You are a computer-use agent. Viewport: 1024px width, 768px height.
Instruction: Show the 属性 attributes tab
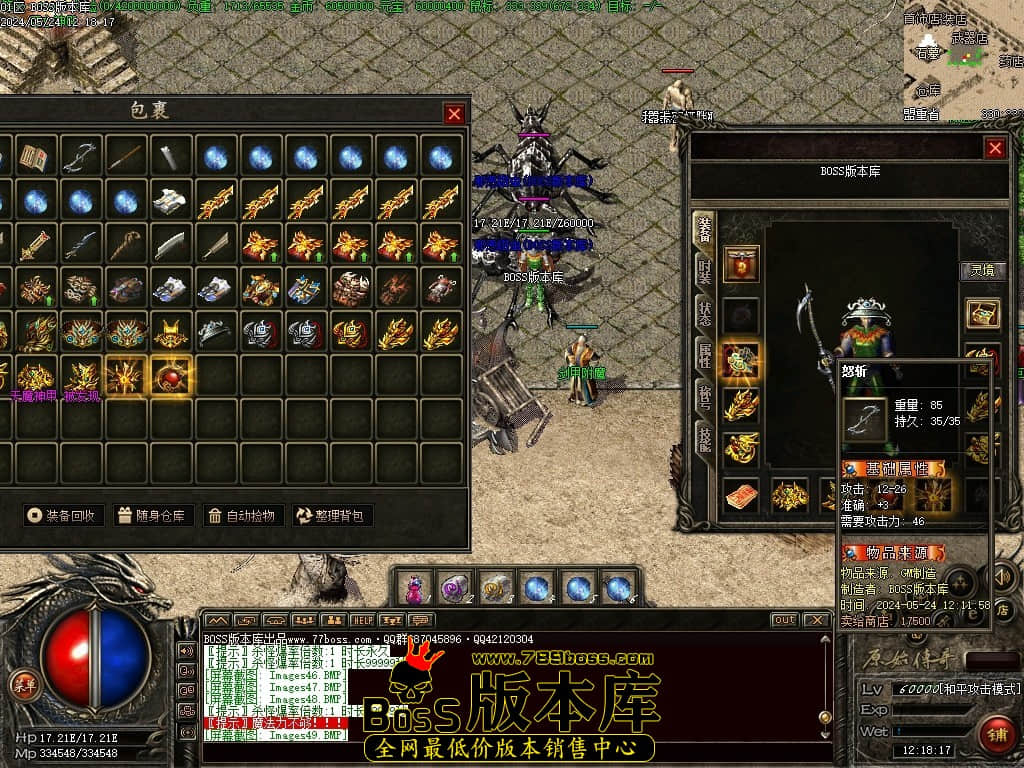(704, 356)
